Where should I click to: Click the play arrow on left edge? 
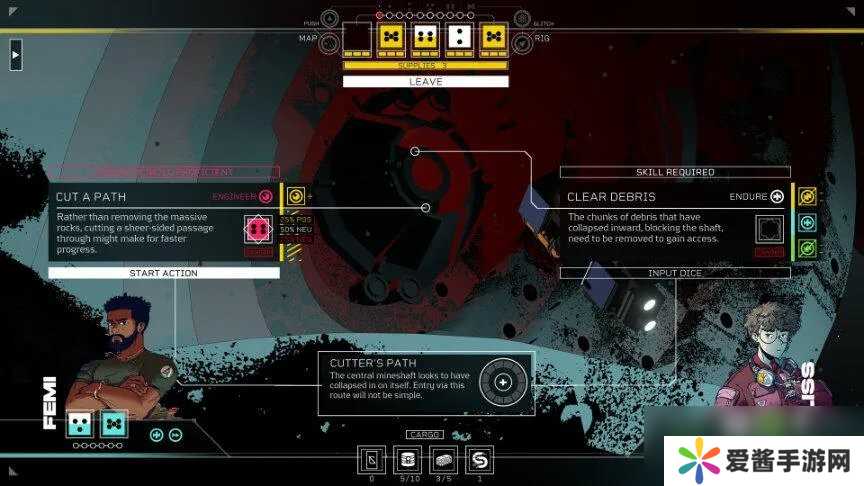click(15, 55)
